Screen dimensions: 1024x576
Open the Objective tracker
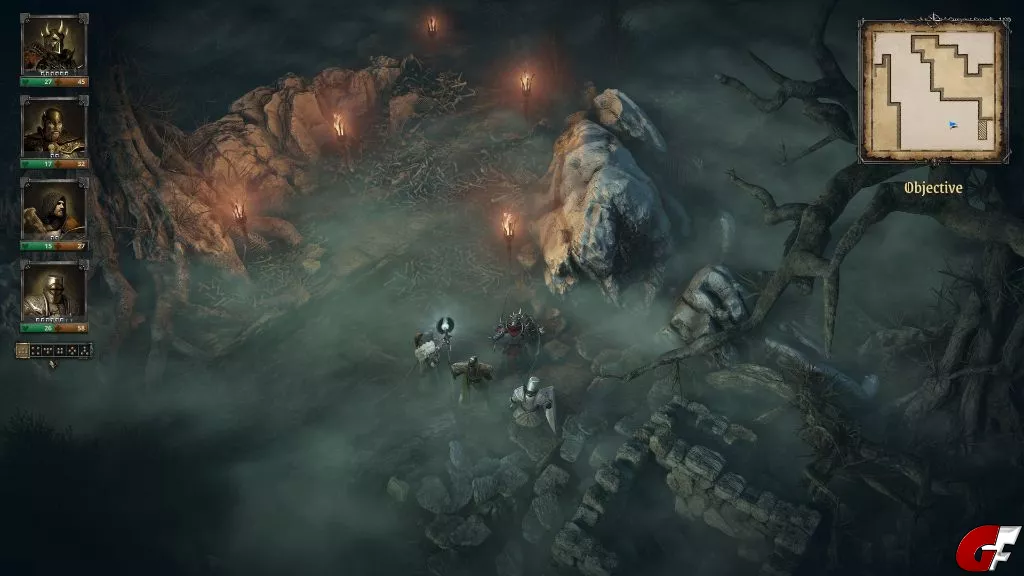(933, 188)
